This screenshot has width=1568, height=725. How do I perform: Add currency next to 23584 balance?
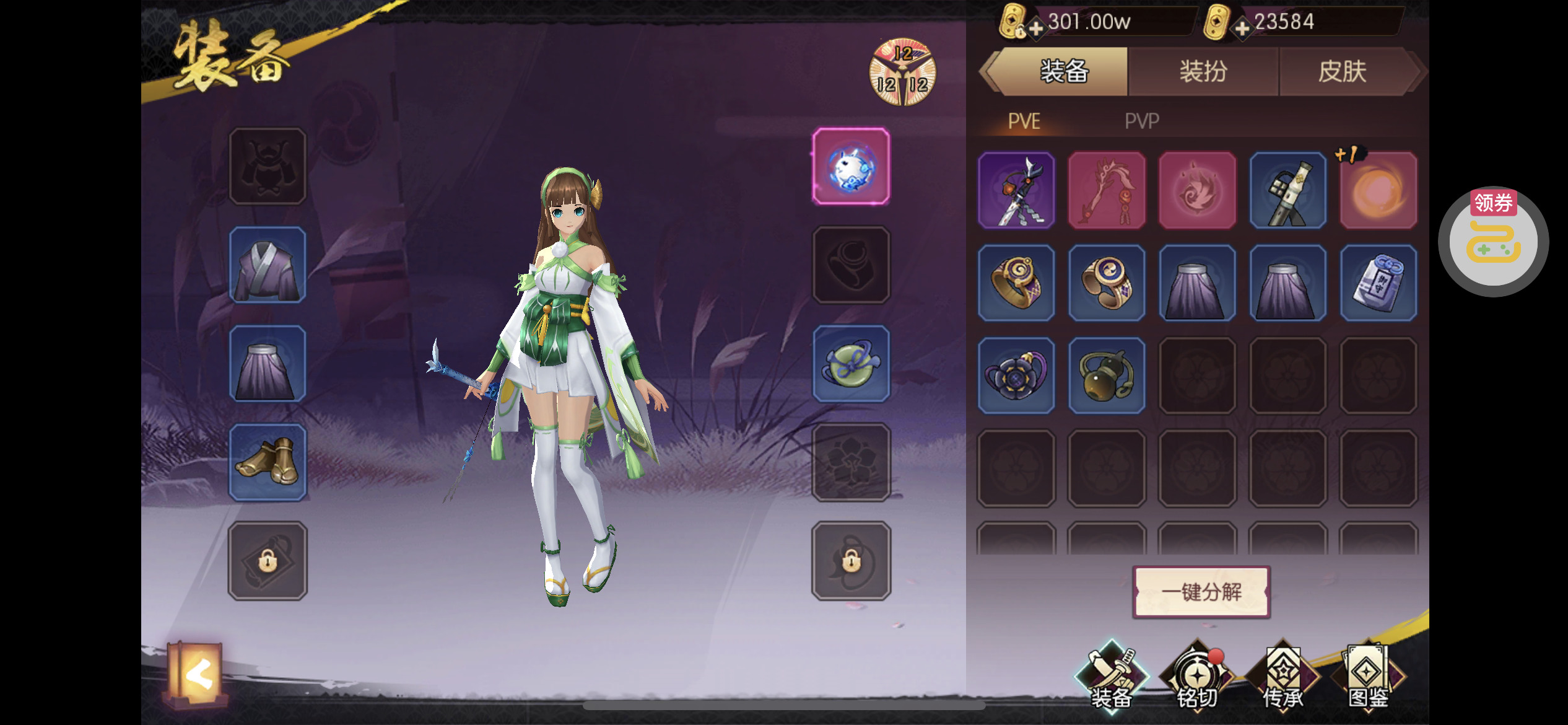[1242, 29]
